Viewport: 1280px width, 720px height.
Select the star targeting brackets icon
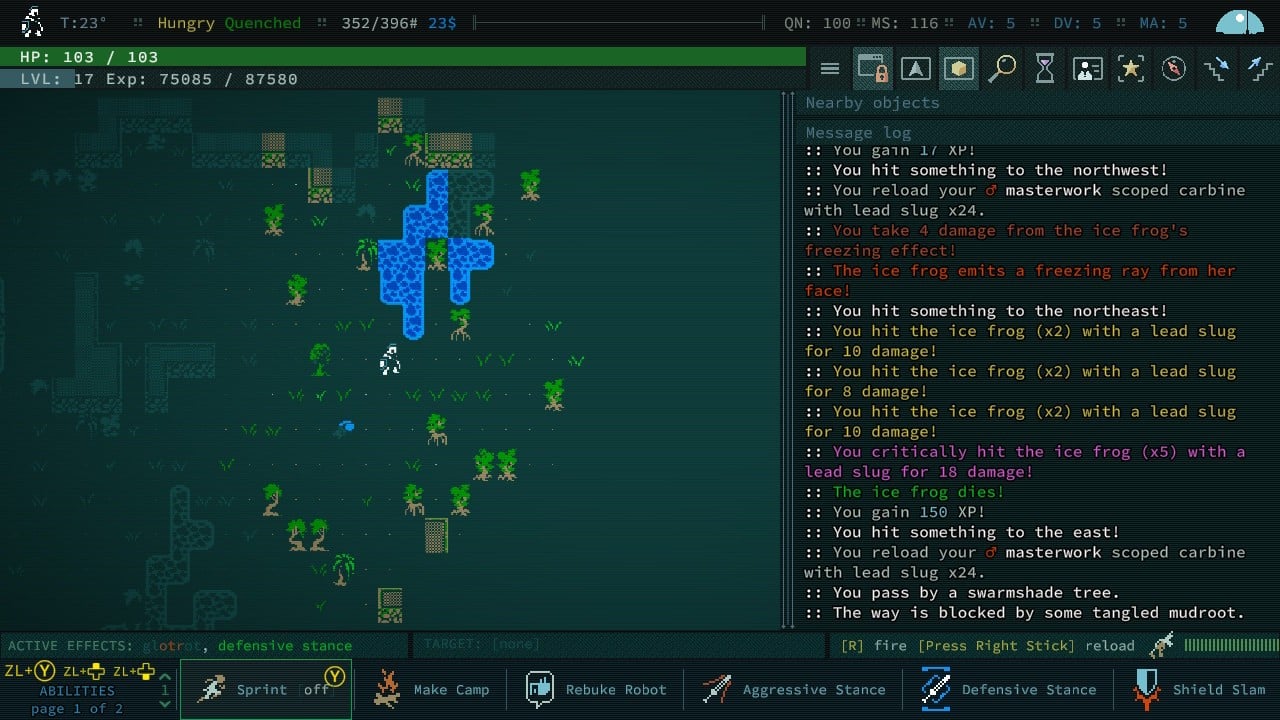[1131, 69]
